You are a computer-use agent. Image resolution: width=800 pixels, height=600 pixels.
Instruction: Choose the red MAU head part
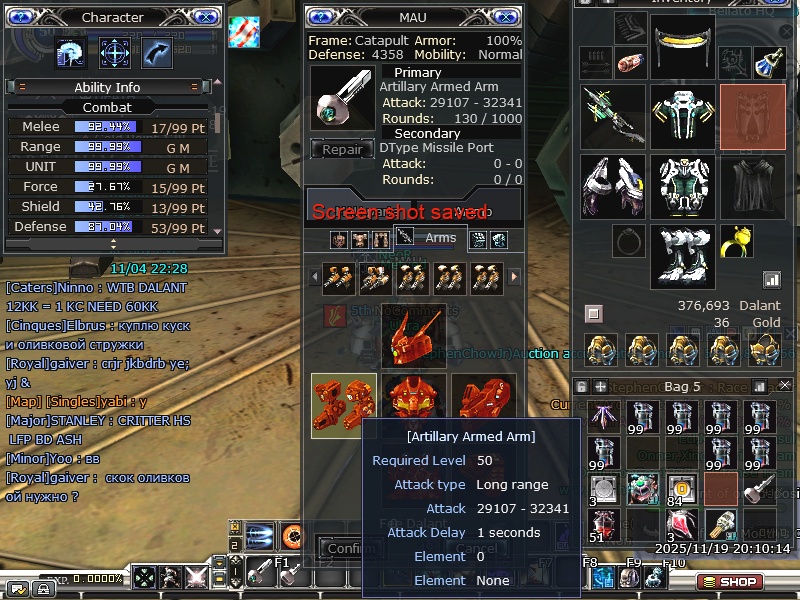413,336
